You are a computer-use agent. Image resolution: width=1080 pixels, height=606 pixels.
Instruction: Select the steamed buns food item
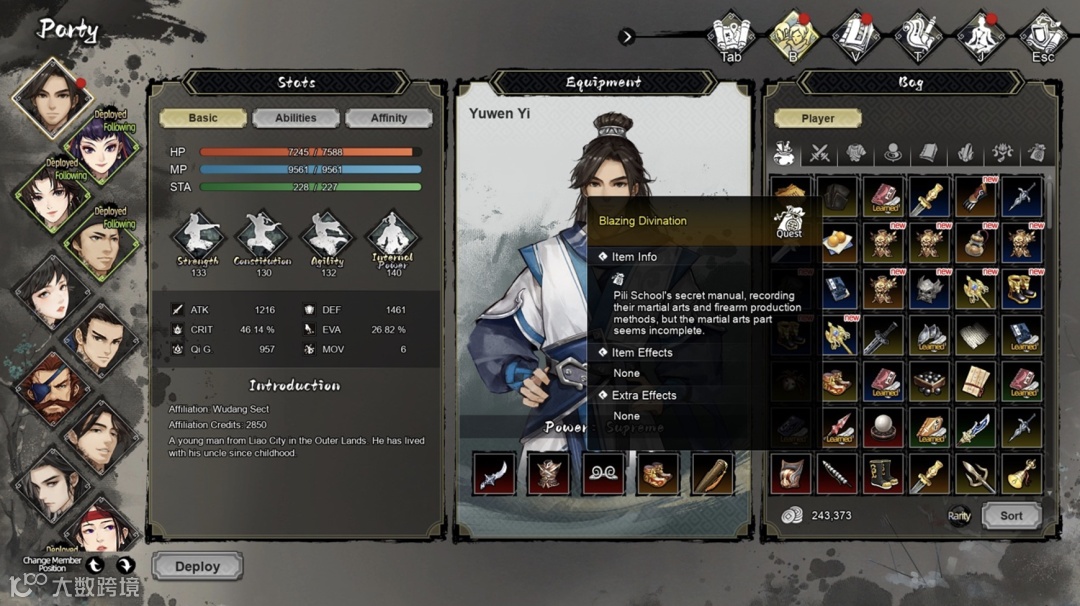coord(838,242)
